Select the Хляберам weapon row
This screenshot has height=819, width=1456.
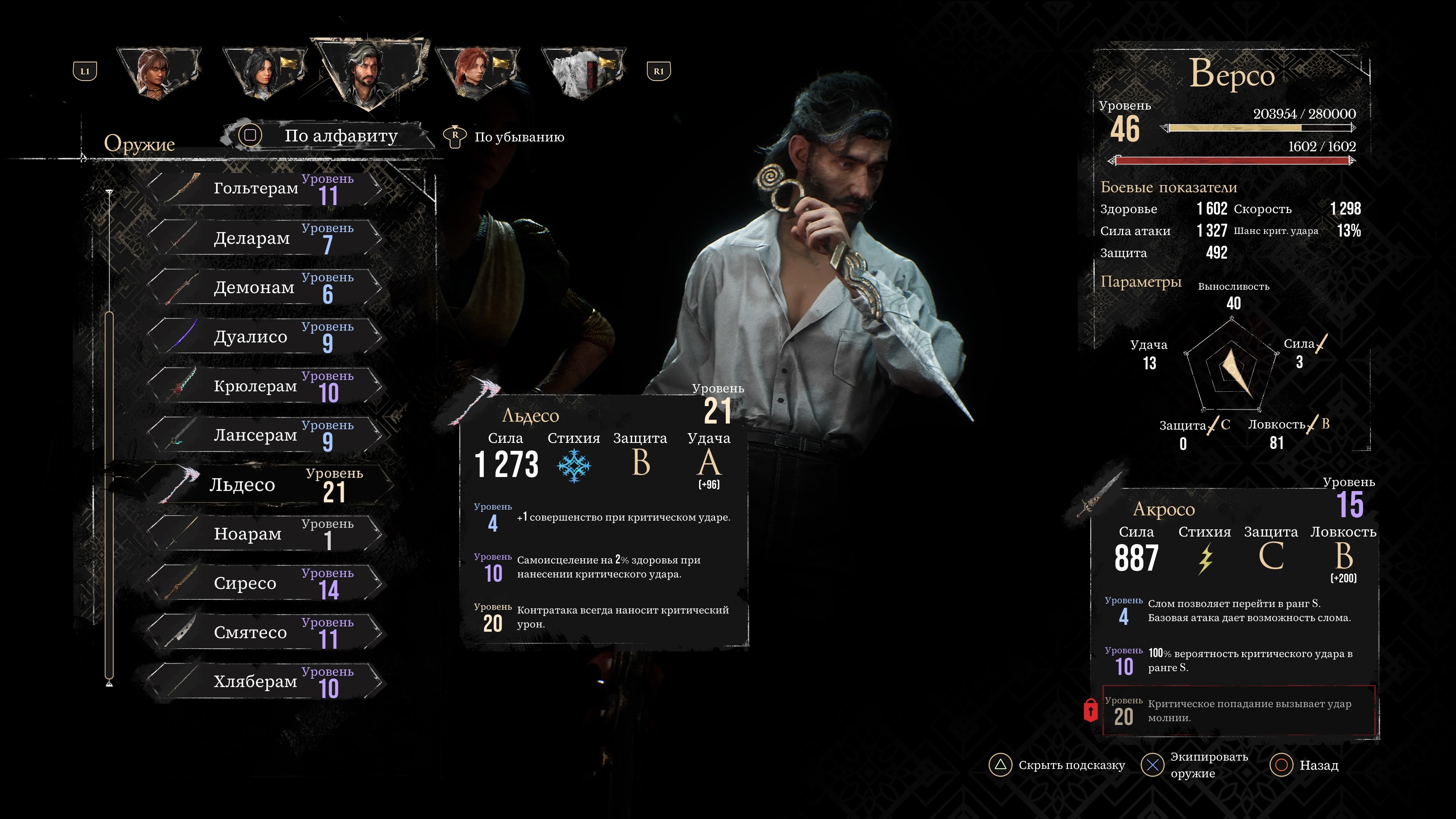[265, 681]
